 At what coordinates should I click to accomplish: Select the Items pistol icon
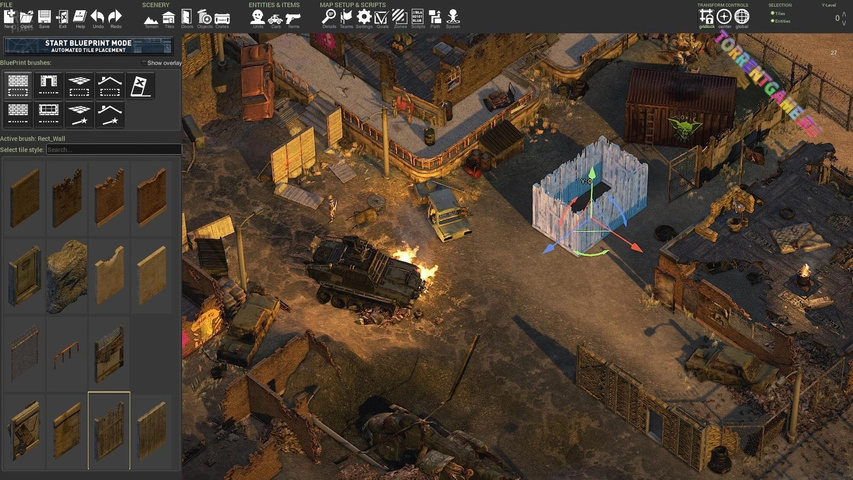pos(292,18)
